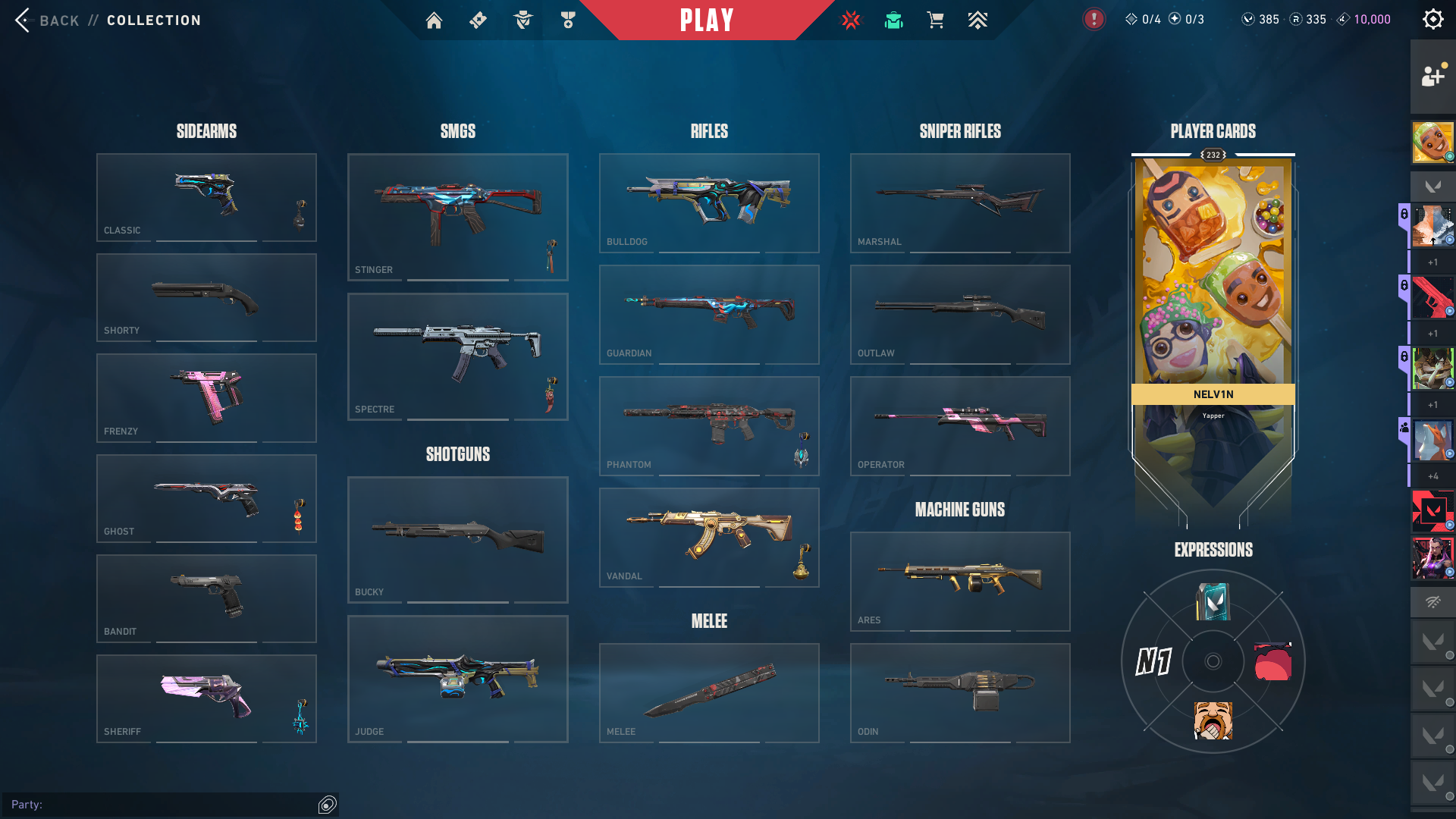Pick the Spectre weapon tile
This screenshot has width=1456, height=819.
(457, 356)
